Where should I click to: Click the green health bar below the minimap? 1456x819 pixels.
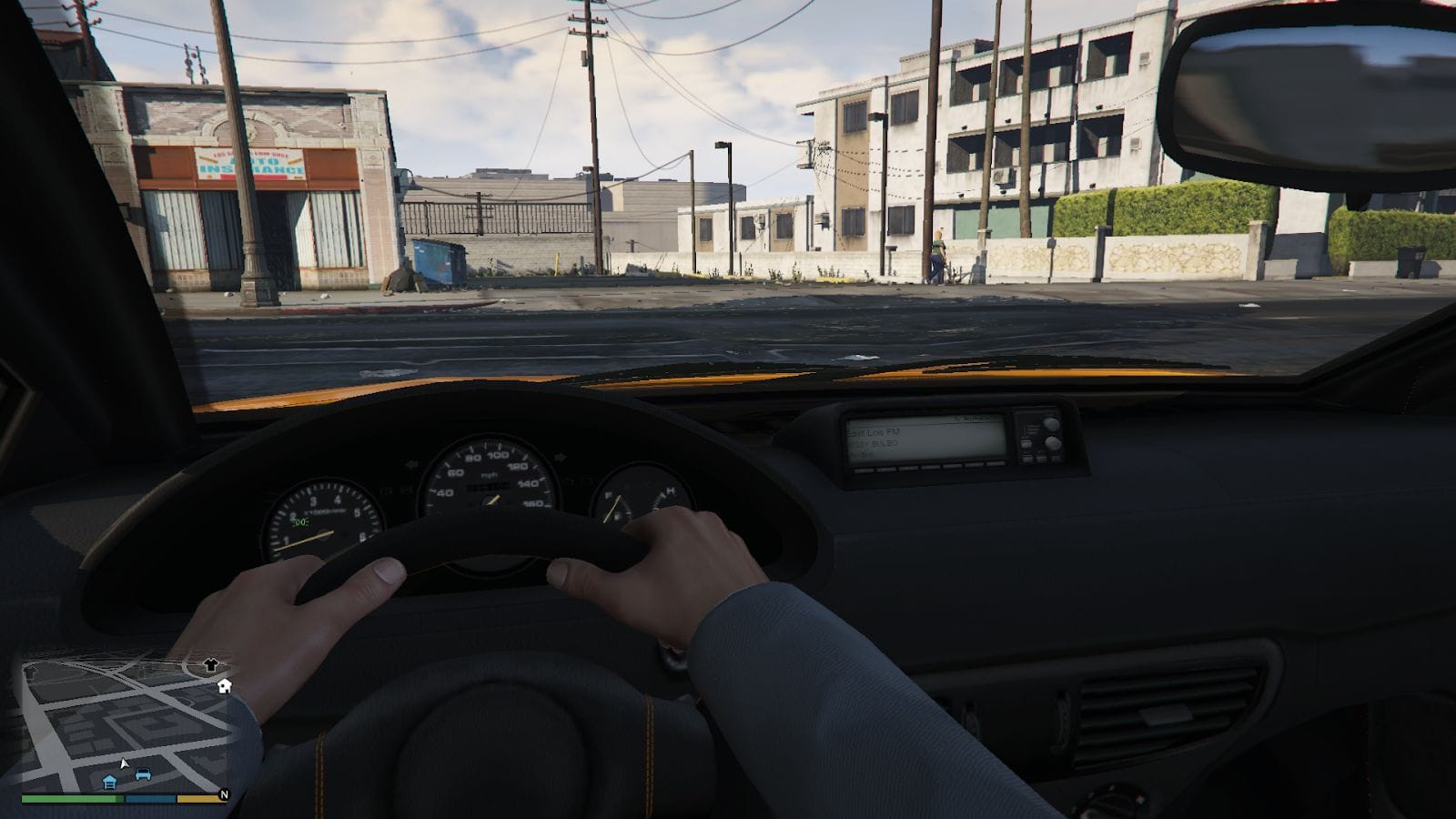[71, 799]
